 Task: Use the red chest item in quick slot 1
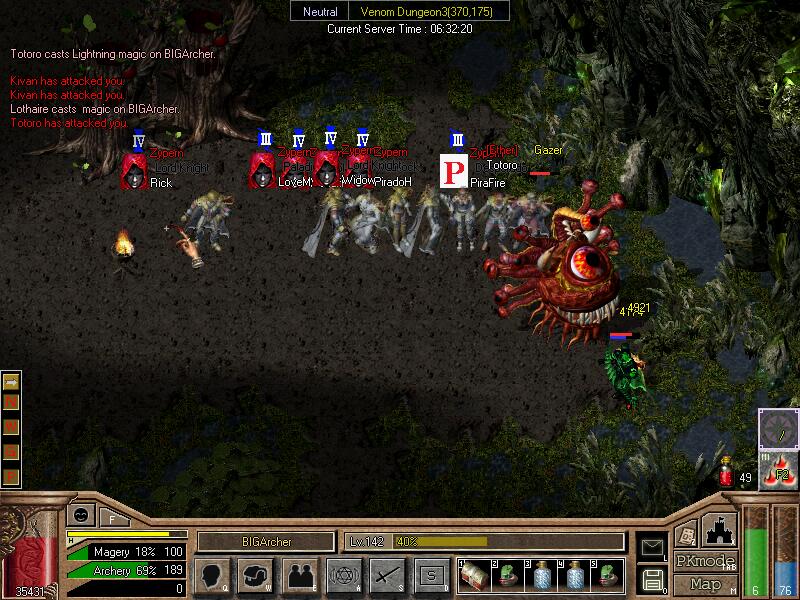click(473, 575)
